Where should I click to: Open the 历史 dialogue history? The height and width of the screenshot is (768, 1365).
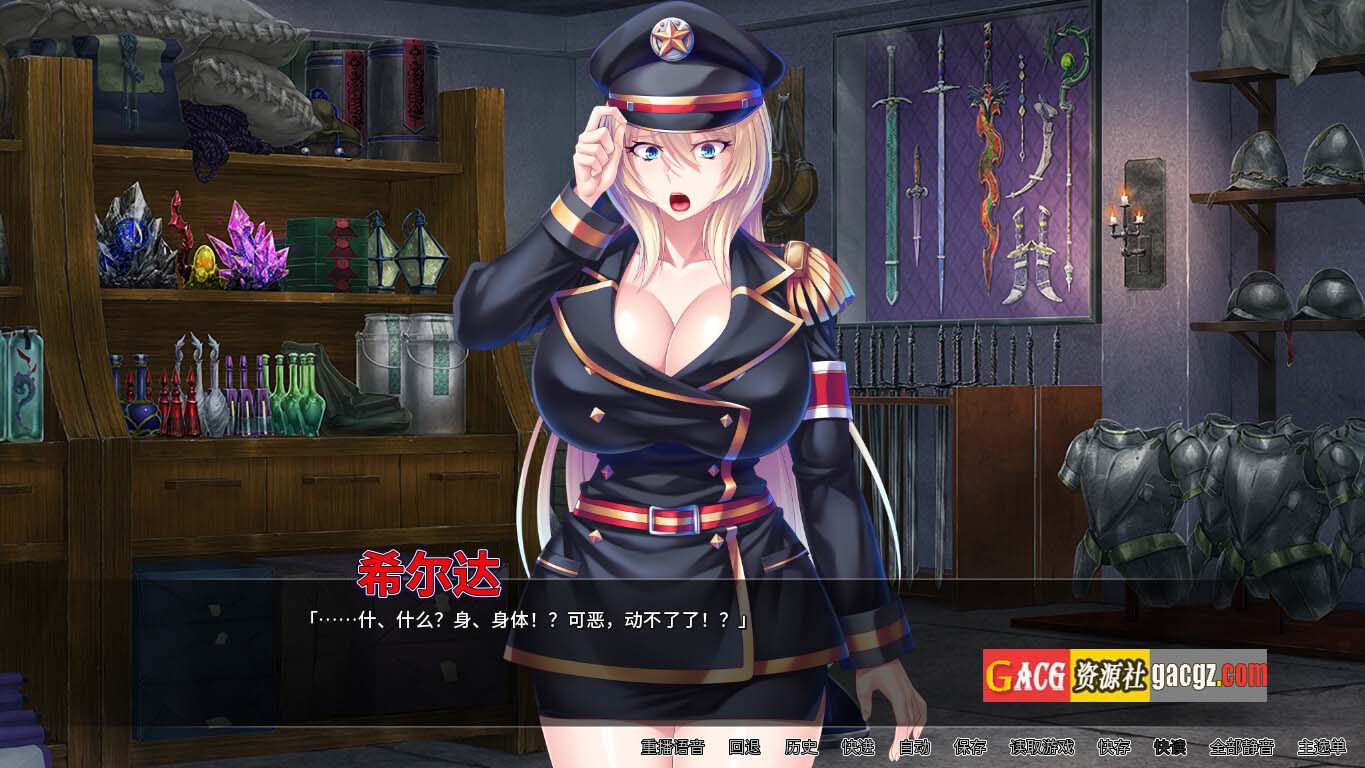801,747
